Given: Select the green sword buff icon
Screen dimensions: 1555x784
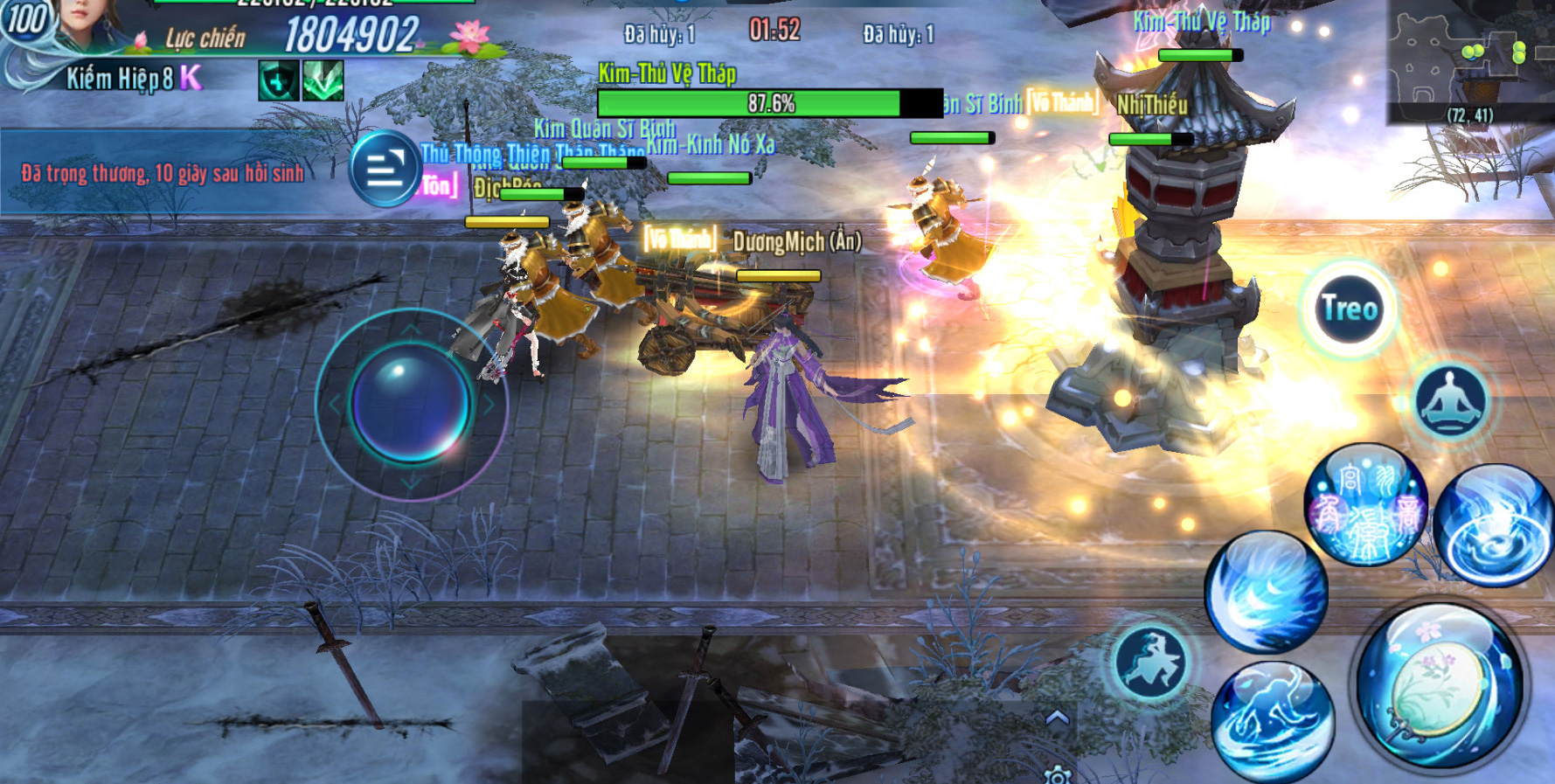Looking at the screenshot, I should pos(323,81).
